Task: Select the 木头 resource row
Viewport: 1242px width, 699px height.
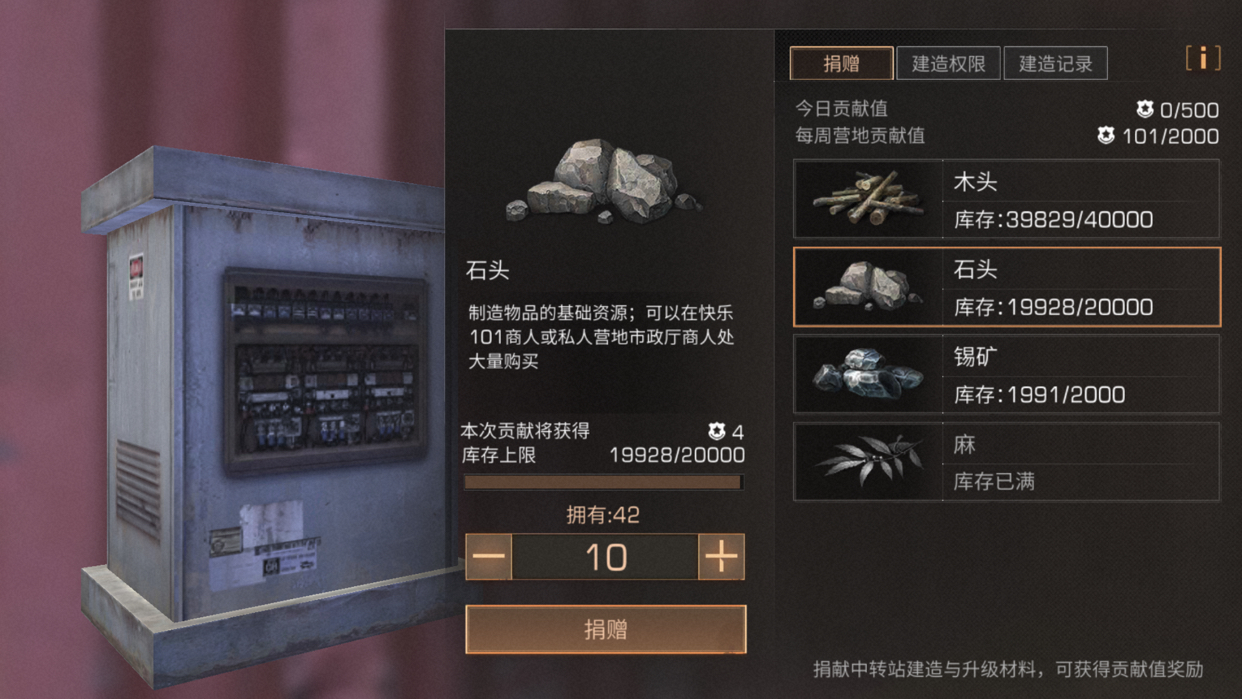Action: pyautogui.click(x=1006, y=199)
